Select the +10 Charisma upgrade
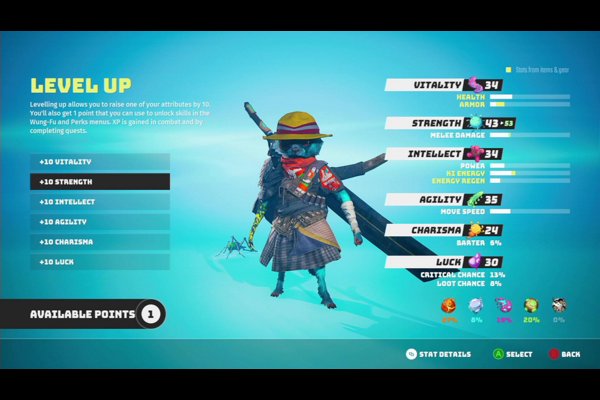The width and height of the screenshot is (600, 400). coord(99,242)
